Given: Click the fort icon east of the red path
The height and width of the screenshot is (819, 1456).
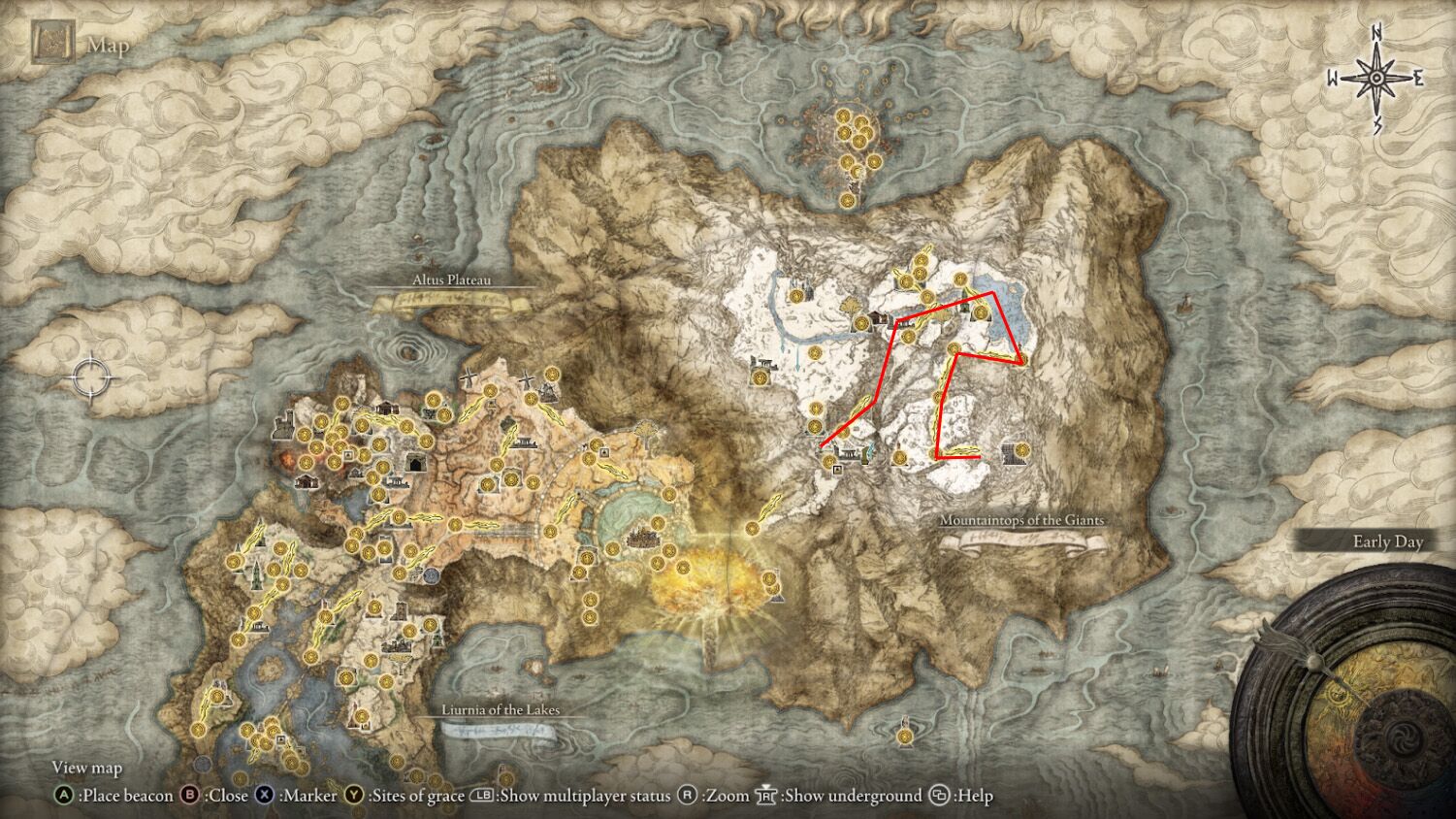Looking at the screenshot, I should coord(1011,455).
